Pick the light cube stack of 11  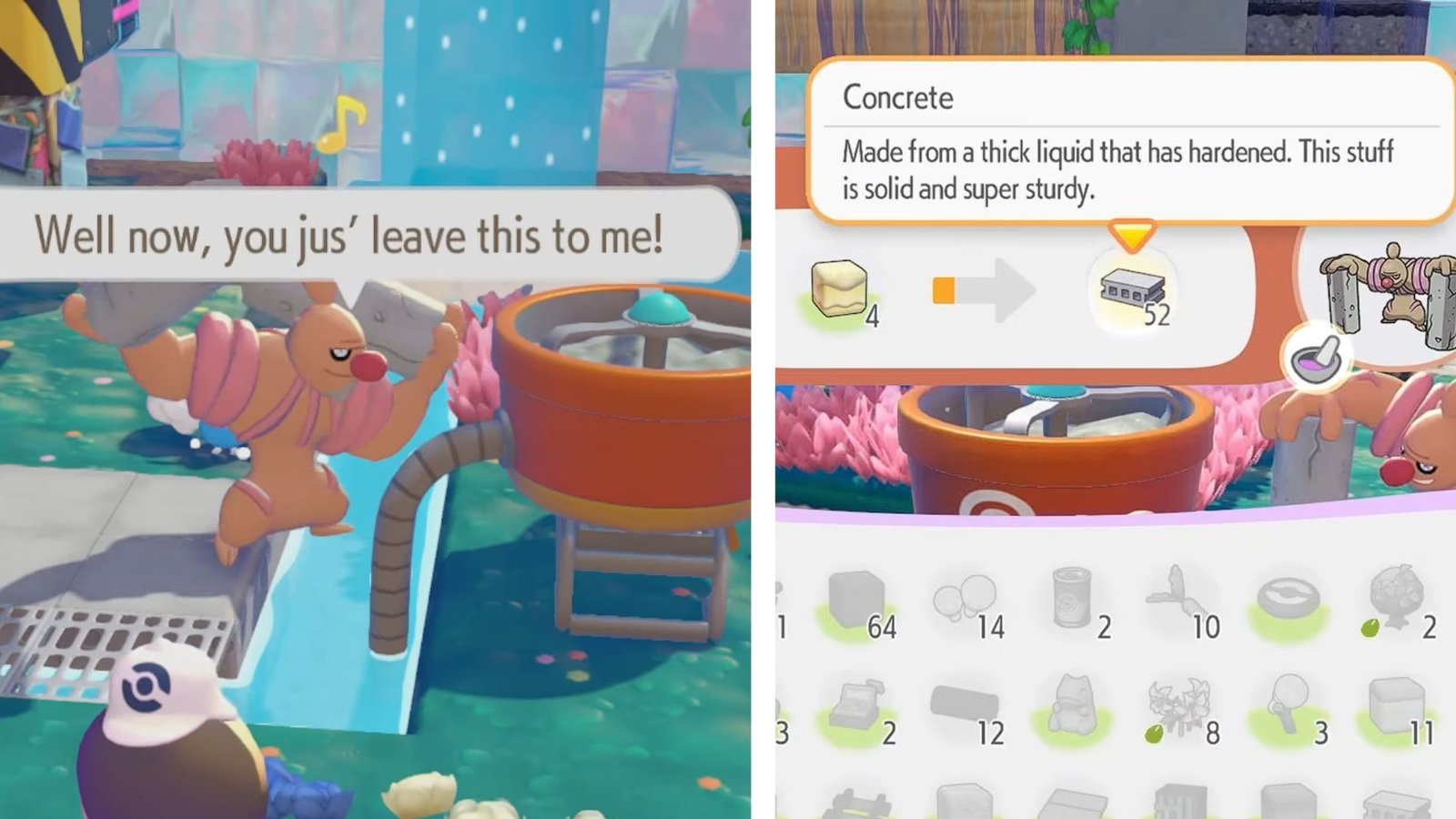[1397, 709]
